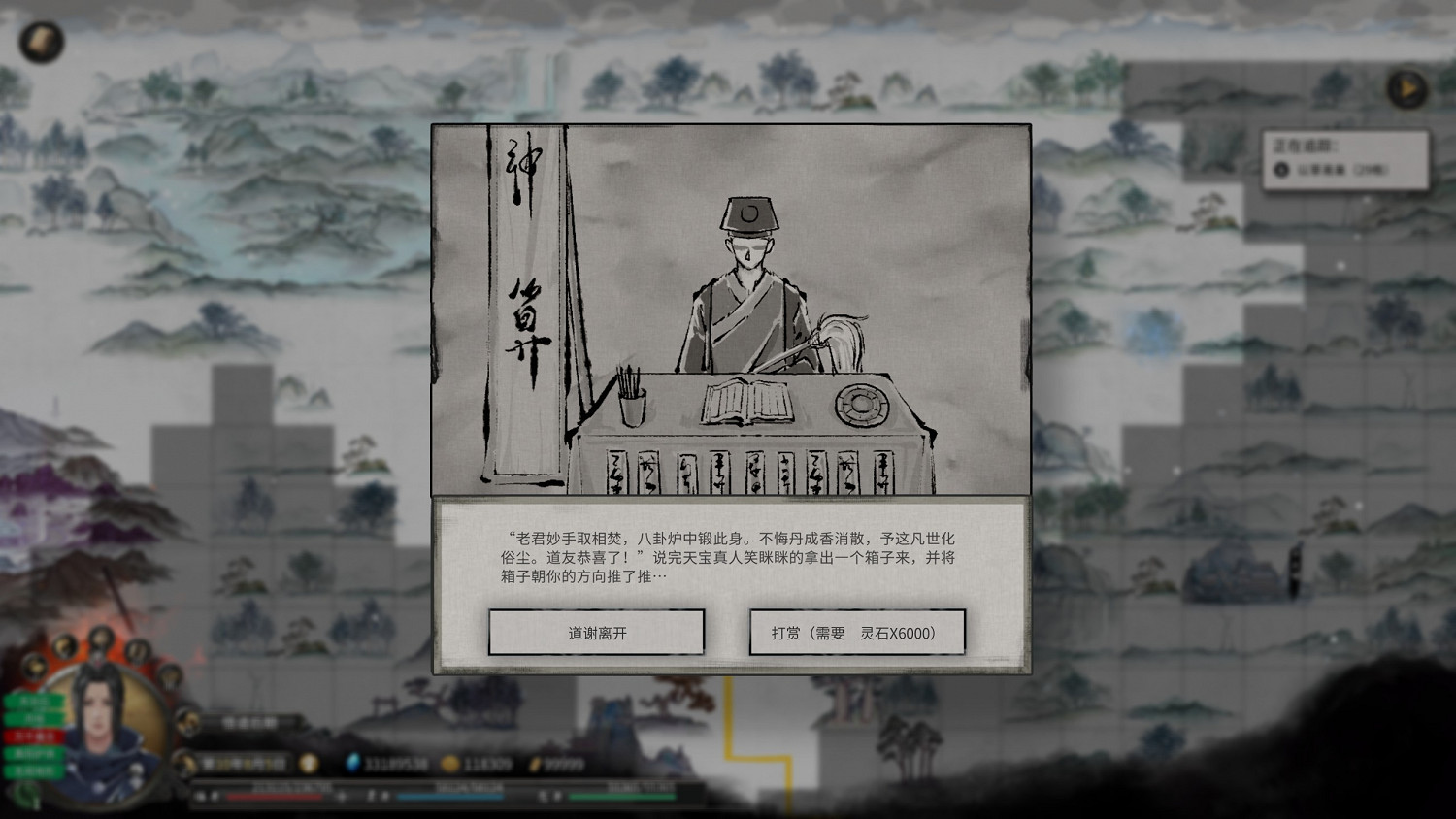Image resolution: width=1456 pixels, height=819 pixels.
Task: Choose 打赏 costing 6000 spirit stones
Action: (x=858, y=632)
